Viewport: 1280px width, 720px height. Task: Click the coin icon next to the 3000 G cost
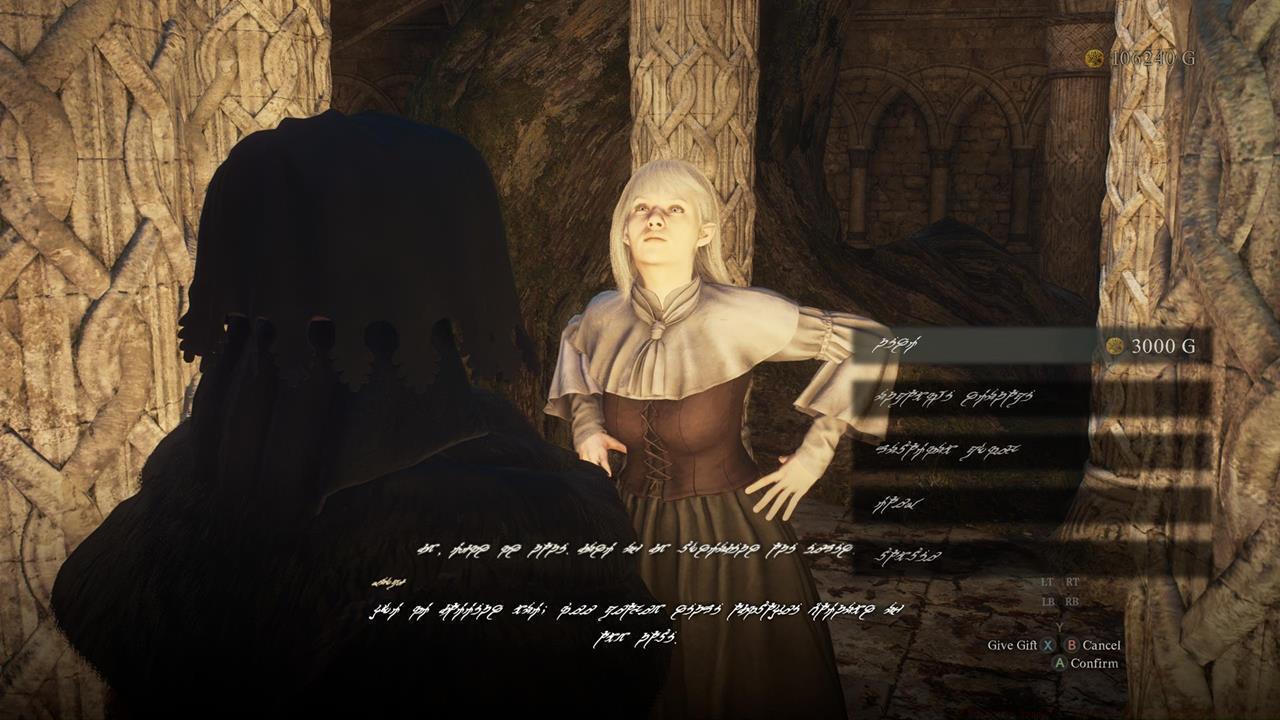[1117, 345]
